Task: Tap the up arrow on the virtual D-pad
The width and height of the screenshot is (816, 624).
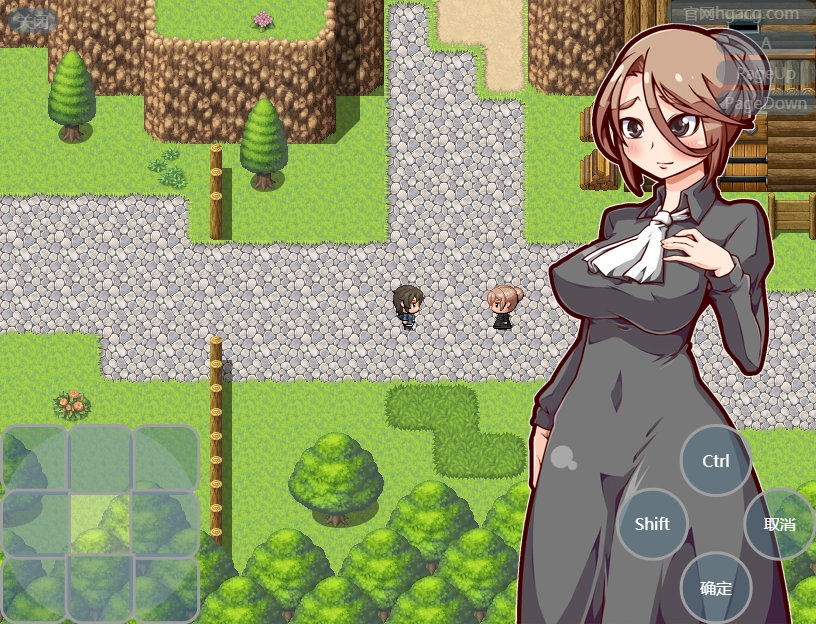Action: (100, 457)
